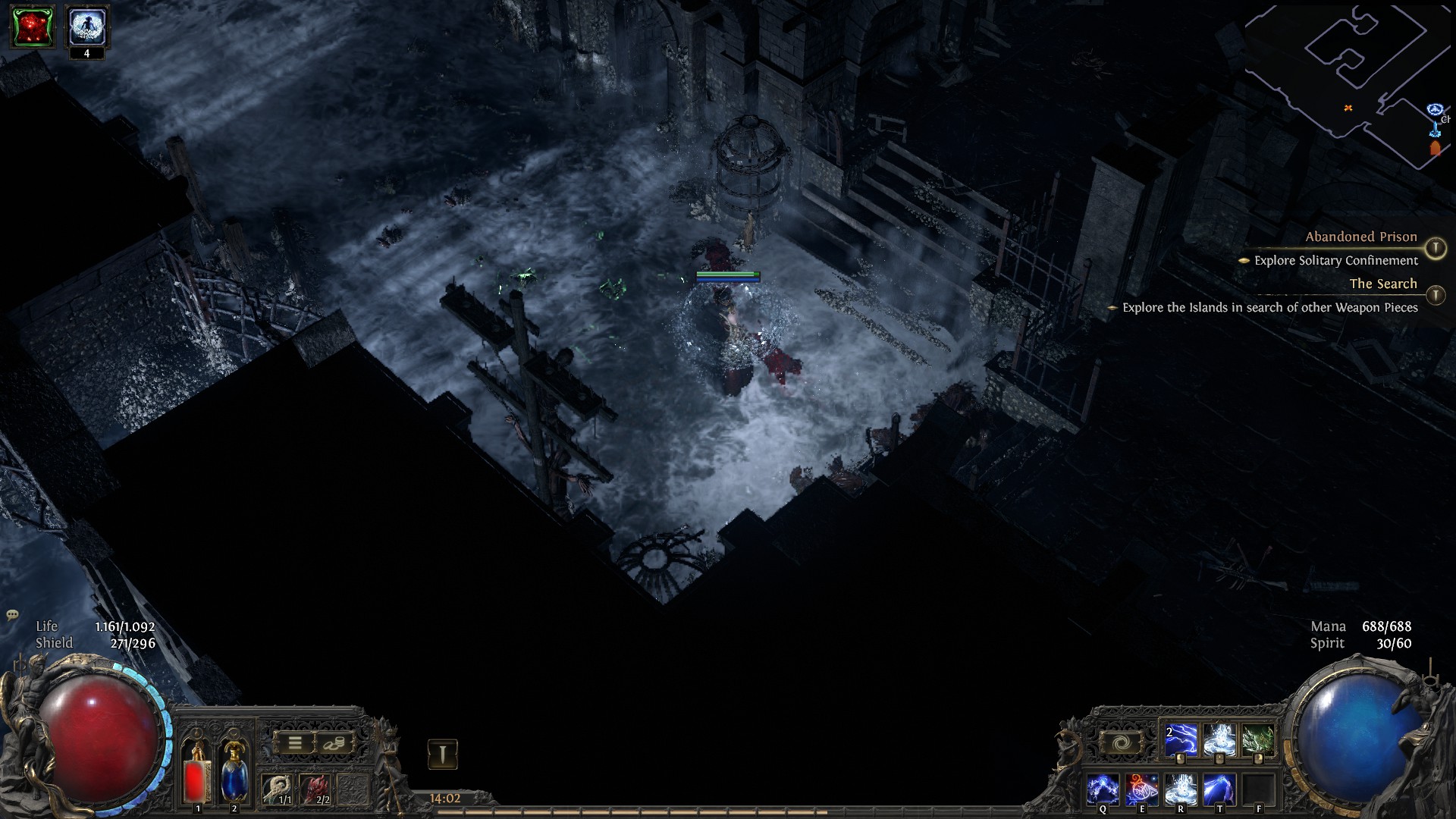
Task: Activate the orange rune skill on E
Action: pyautogui.click(x=1141, y=789)
